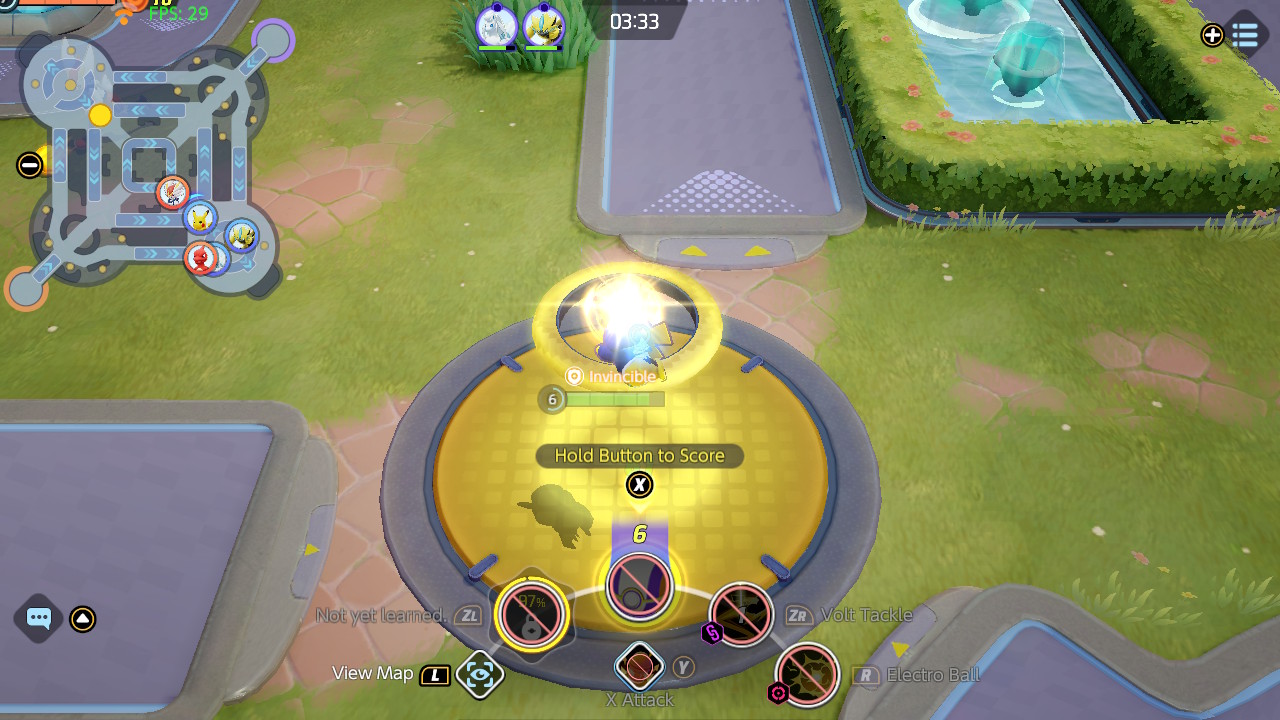Open the menu list icon
Screen dimensions: 1280x720
pyautogui.click(x=1245, y=36)
